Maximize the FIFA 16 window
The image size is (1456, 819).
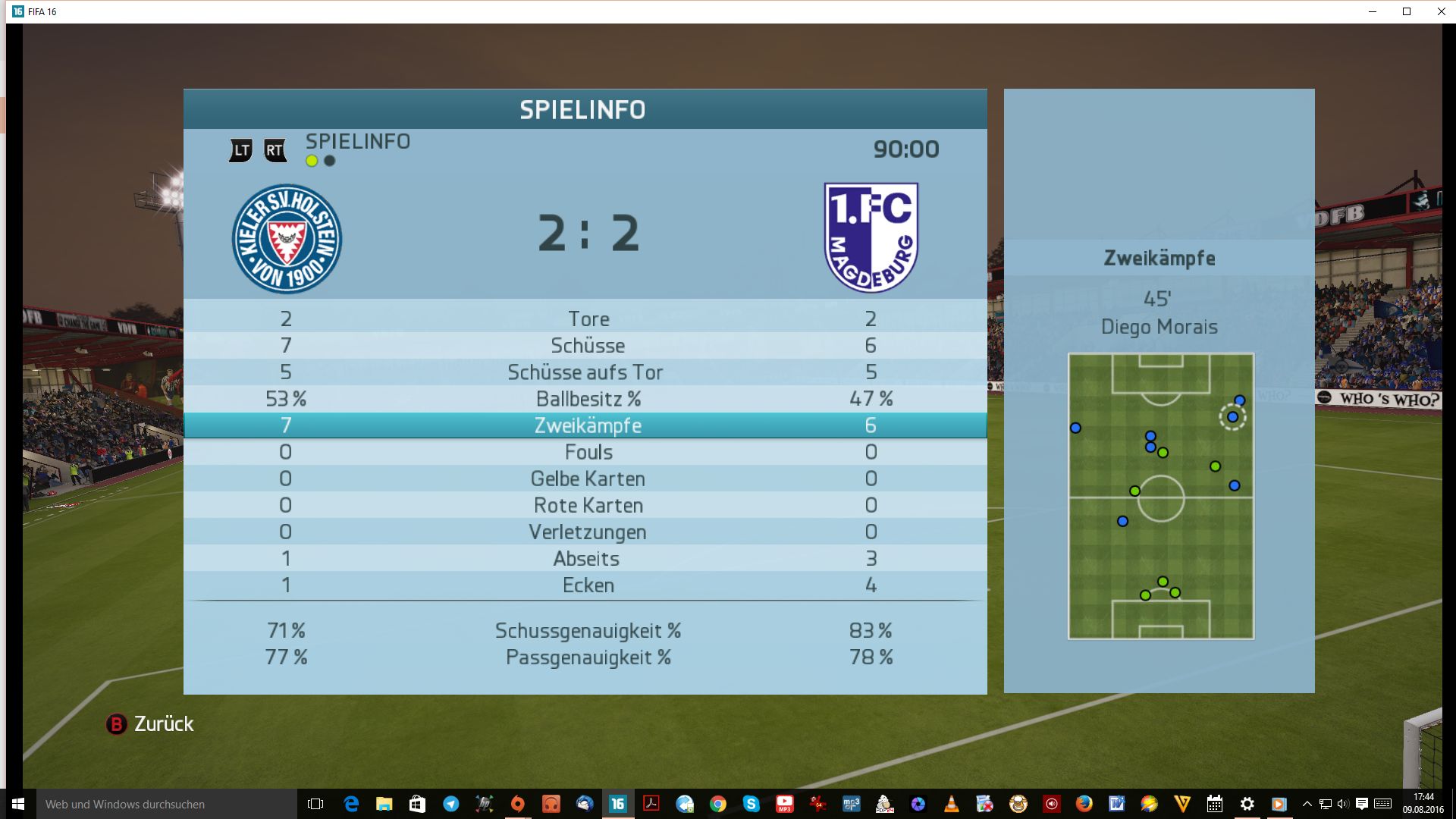coord(1407,11)
